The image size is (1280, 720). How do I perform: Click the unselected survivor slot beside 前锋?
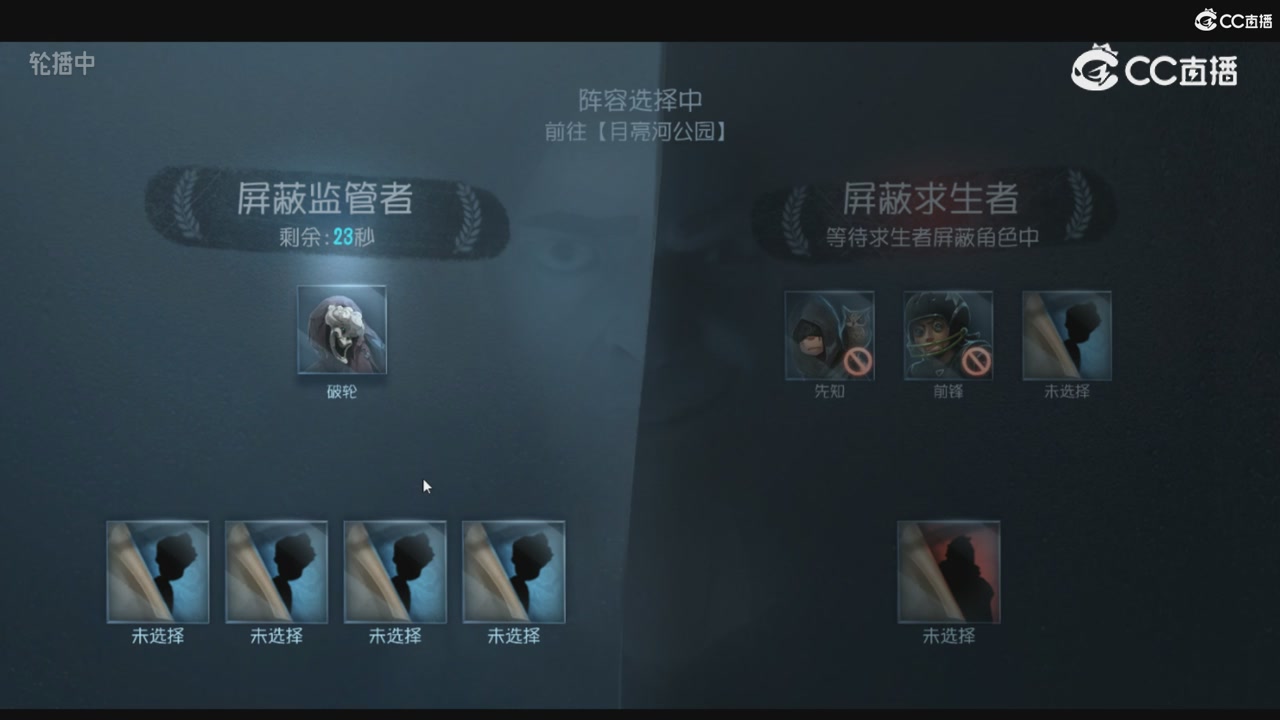point(1065,335)
